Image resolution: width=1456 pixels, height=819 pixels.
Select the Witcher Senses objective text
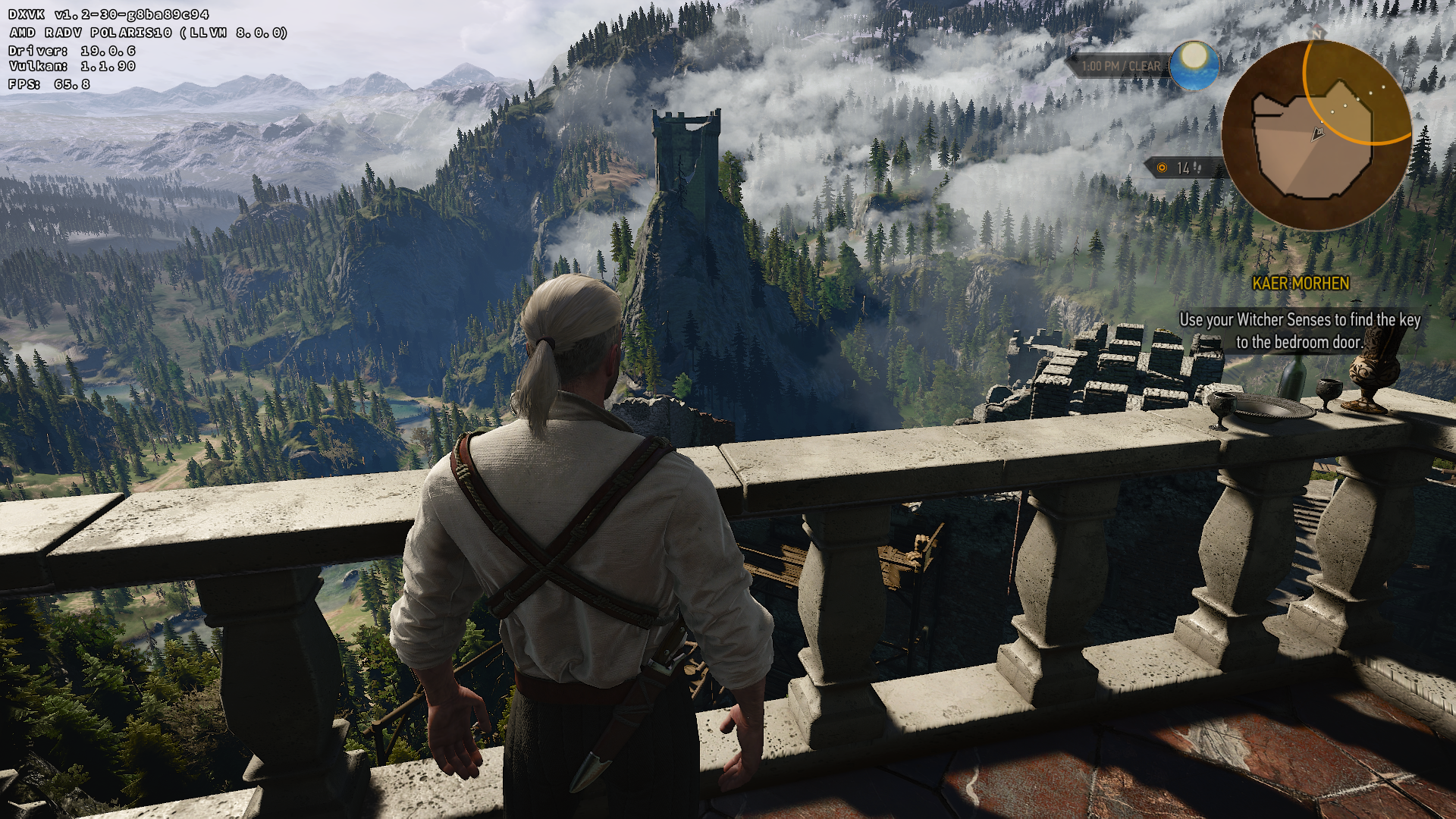coord(1300,331)
